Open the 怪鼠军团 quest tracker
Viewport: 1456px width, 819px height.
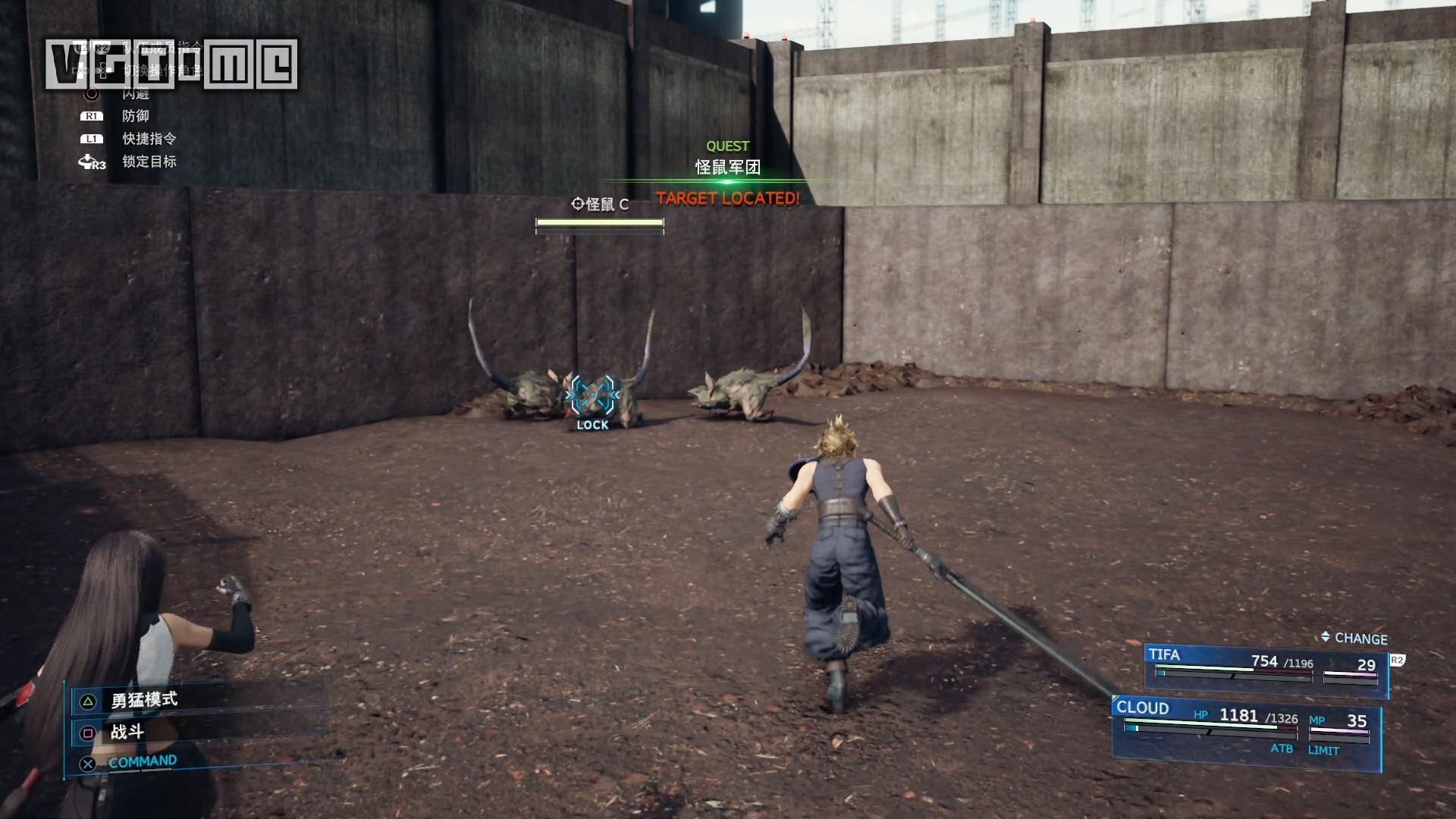[727, 167]
